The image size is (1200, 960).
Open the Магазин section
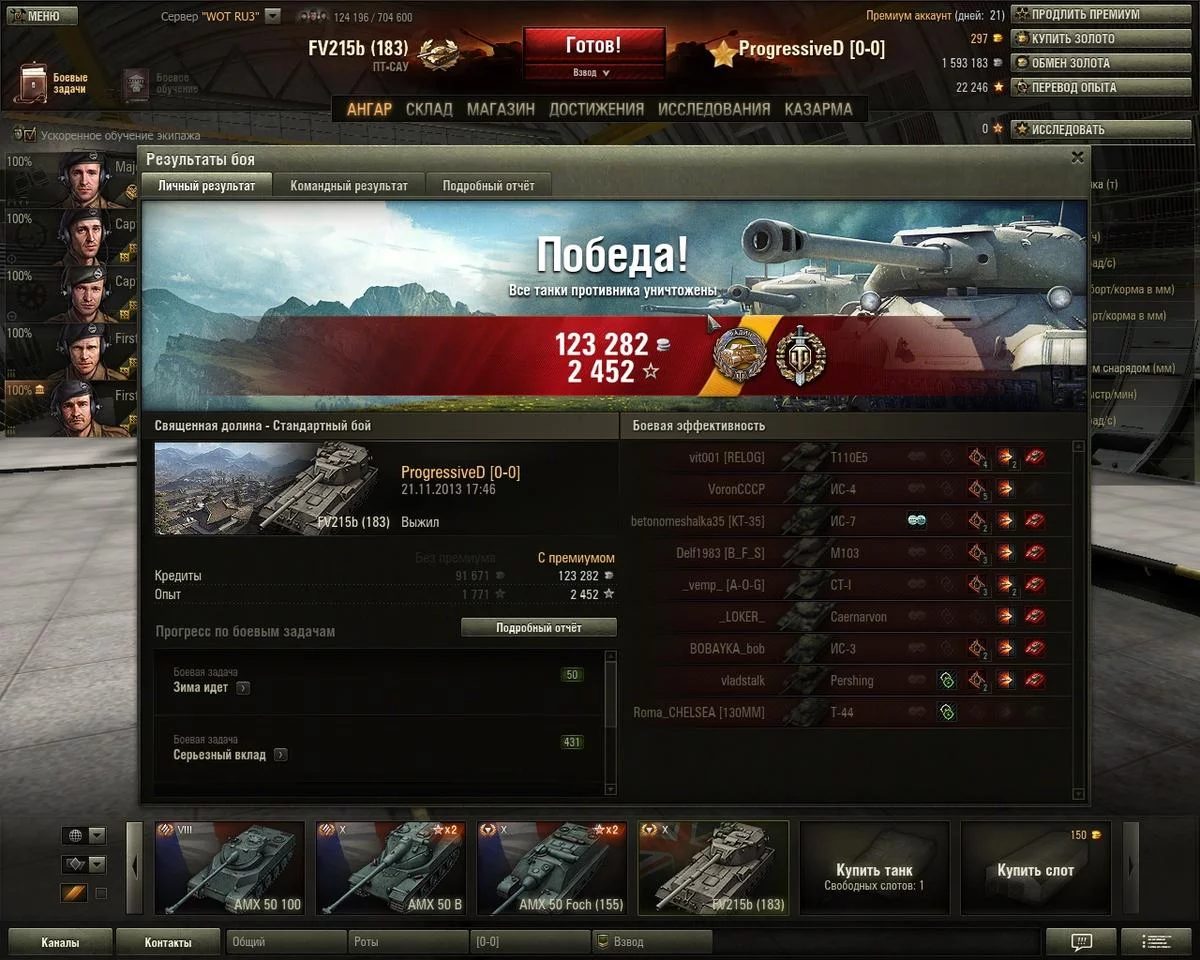click(x=500, y=109)
